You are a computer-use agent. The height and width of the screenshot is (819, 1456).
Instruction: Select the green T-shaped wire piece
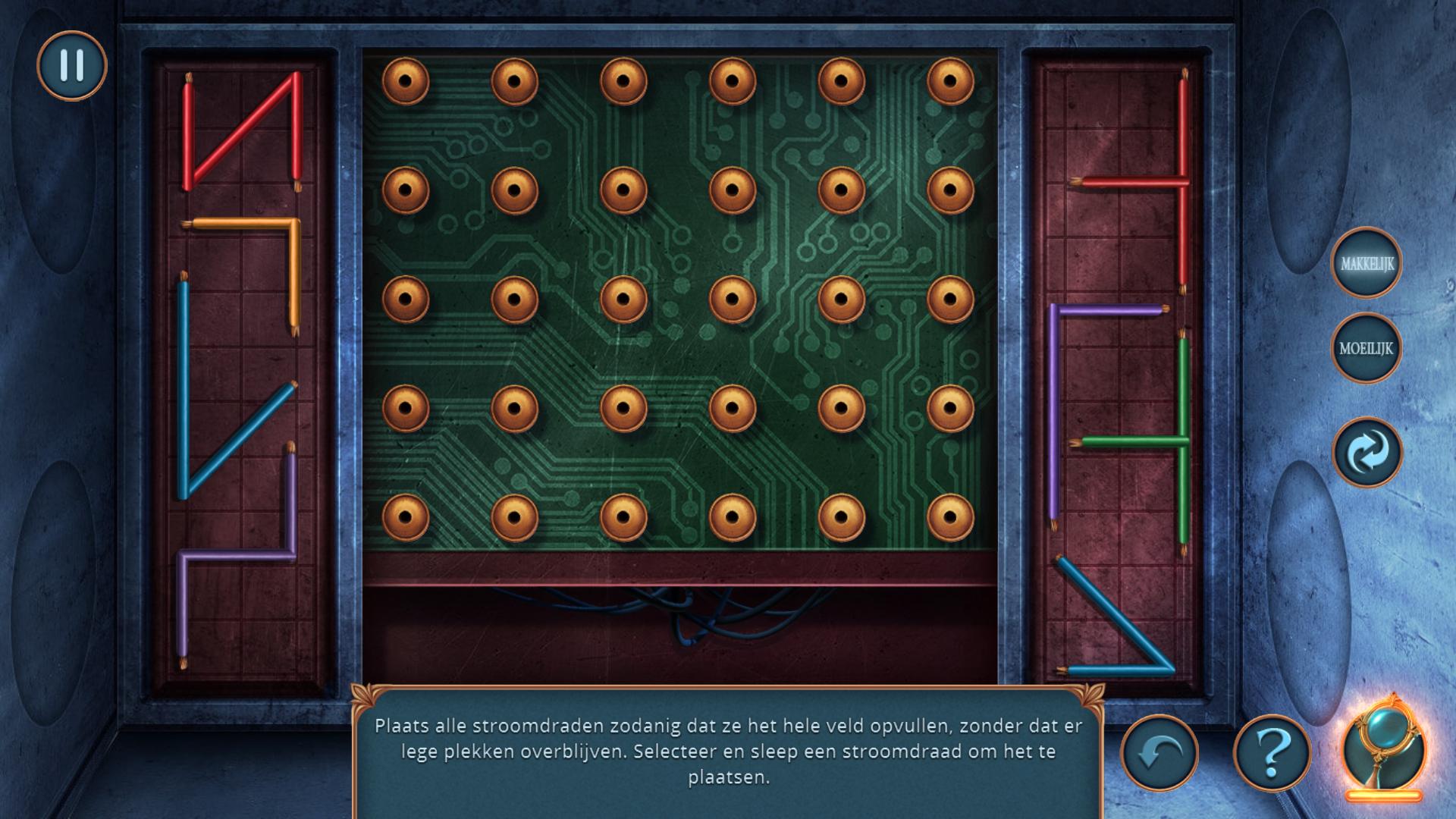pyautogui.click(x=1182, y=440)
